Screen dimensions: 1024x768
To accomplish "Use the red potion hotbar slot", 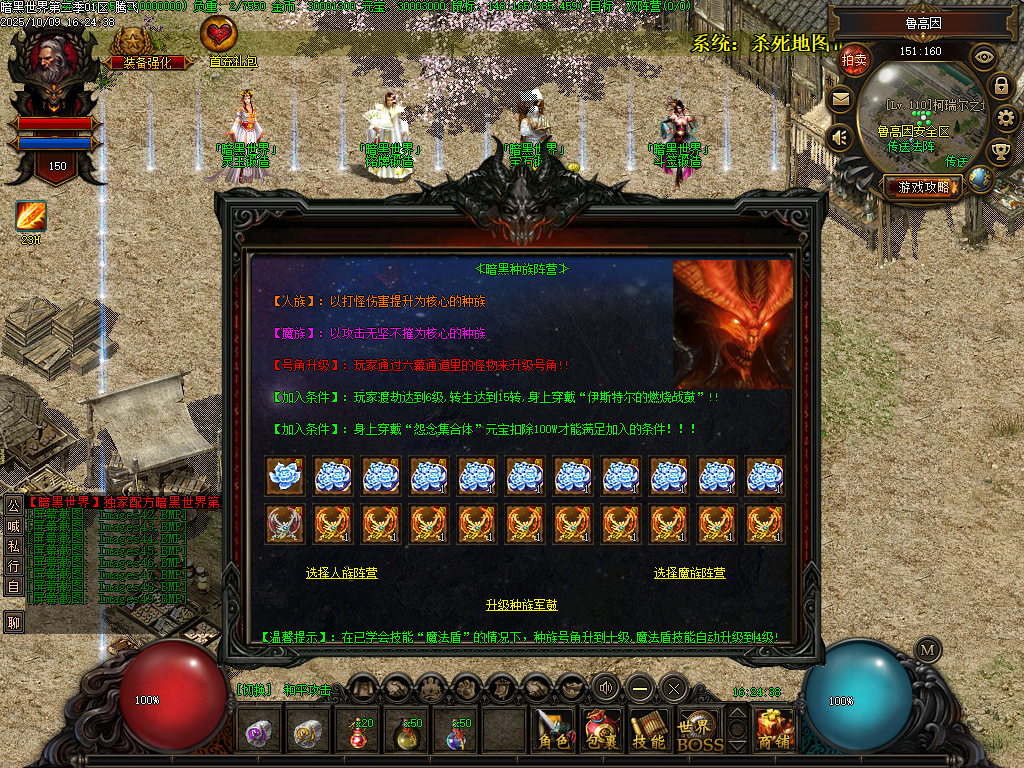I will pyautogui.click(x=358, y=734).
